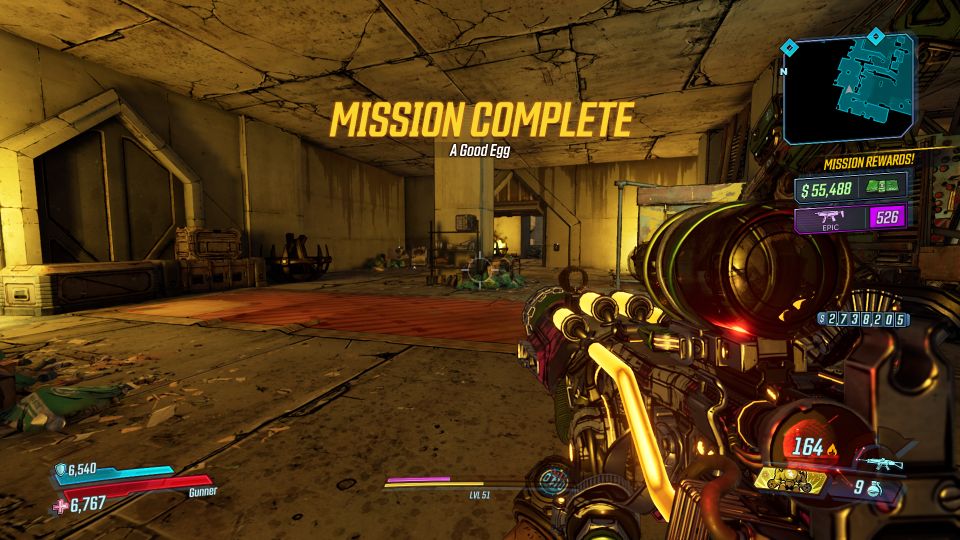
Task: Select the epic weapon mission reward
Action: tap(852, 218)
